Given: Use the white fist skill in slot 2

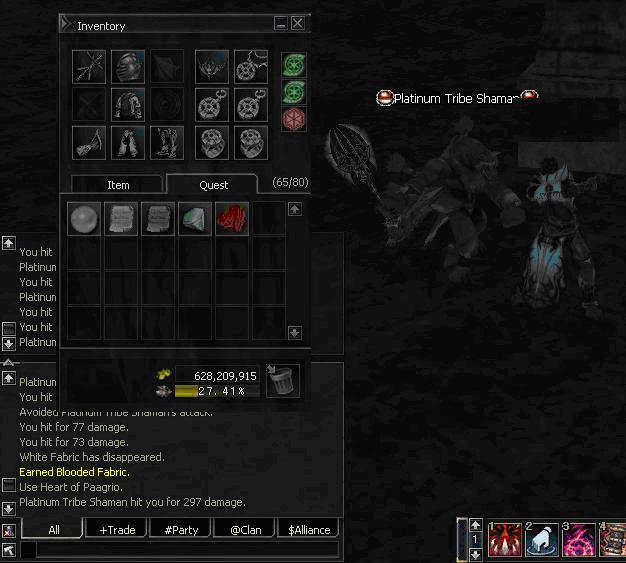Looking at the screenshot, I should 541,540.
